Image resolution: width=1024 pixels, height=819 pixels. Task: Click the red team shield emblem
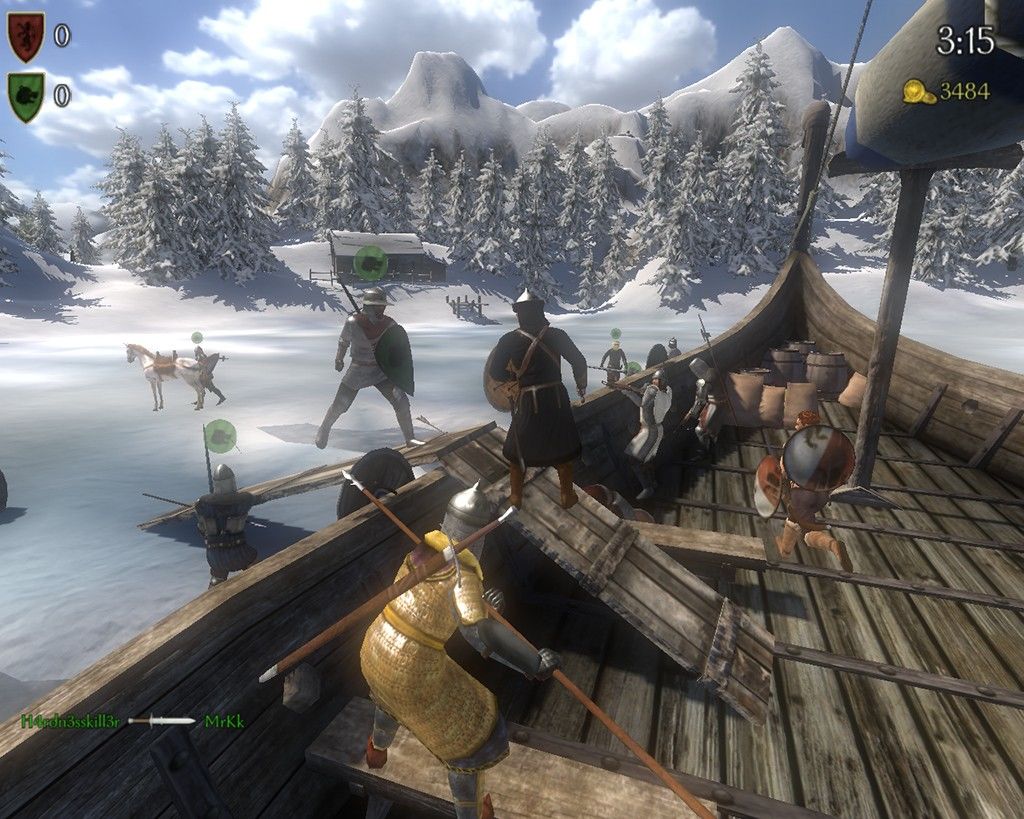click(26, 37)
